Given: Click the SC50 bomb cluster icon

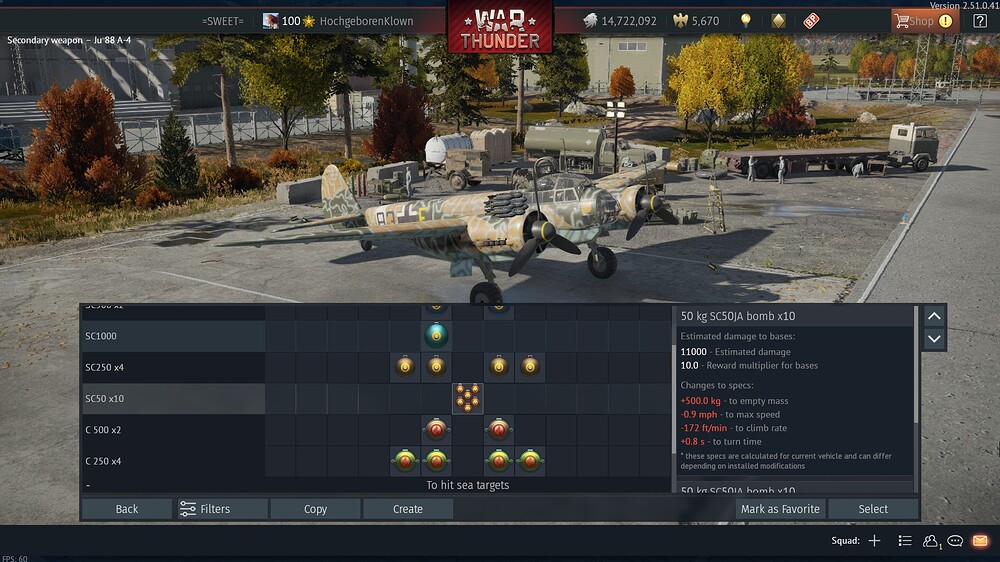Looking at the screenshot, I should pos(466,398).
